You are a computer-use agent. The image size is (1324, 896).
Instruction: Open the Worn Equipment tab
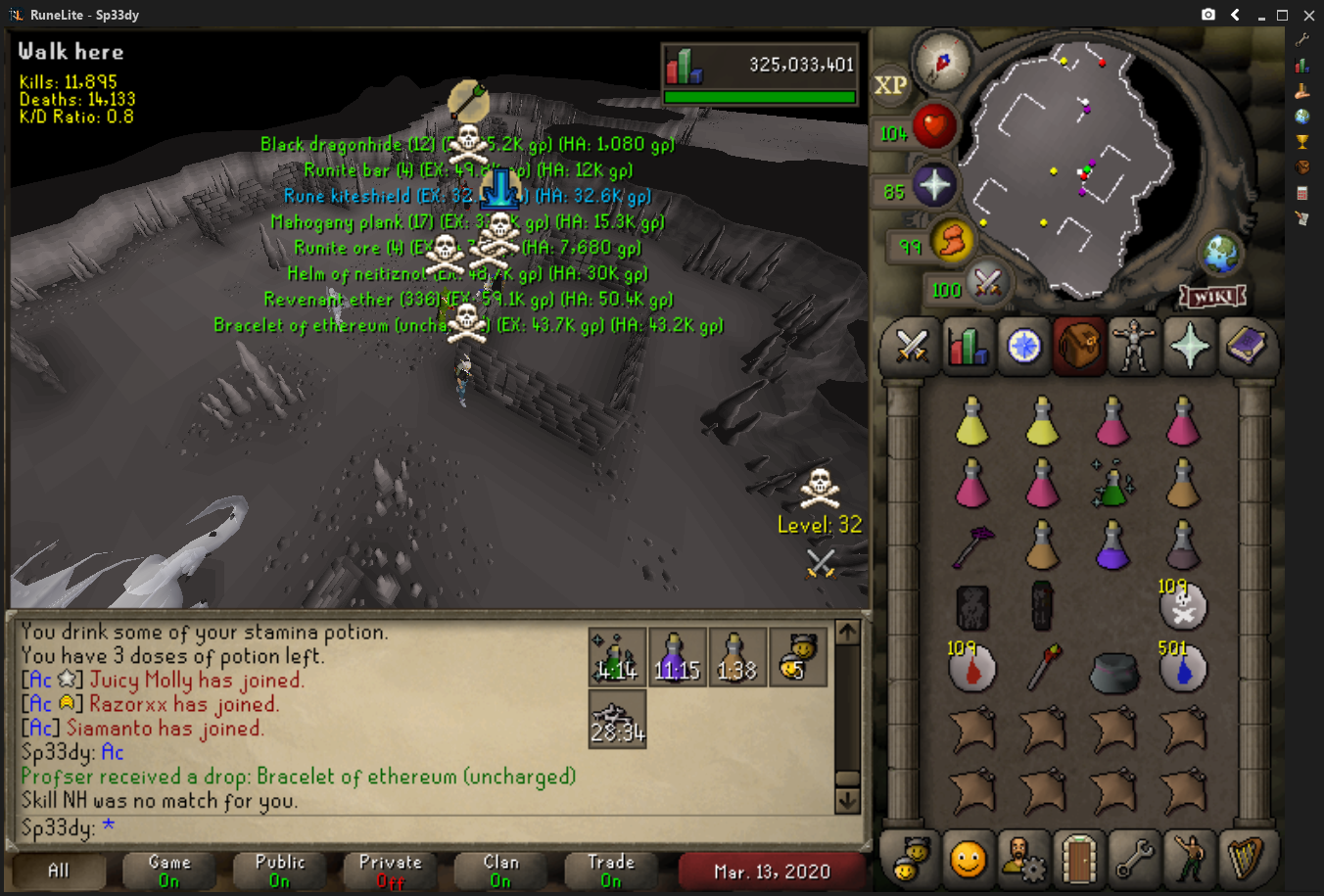pyautogui.click(x=1134, y=346)
